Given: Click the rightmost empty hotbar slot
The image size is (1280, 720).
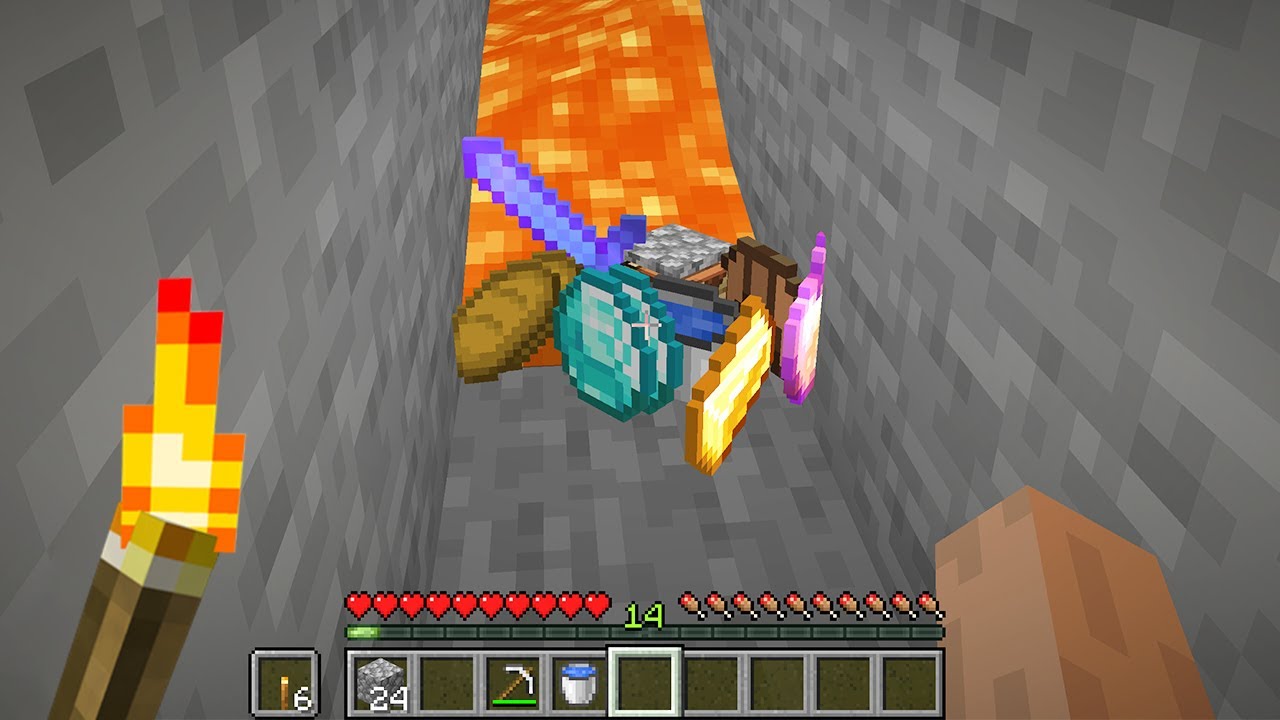Looking at the screenshot, I should point(908,682).
